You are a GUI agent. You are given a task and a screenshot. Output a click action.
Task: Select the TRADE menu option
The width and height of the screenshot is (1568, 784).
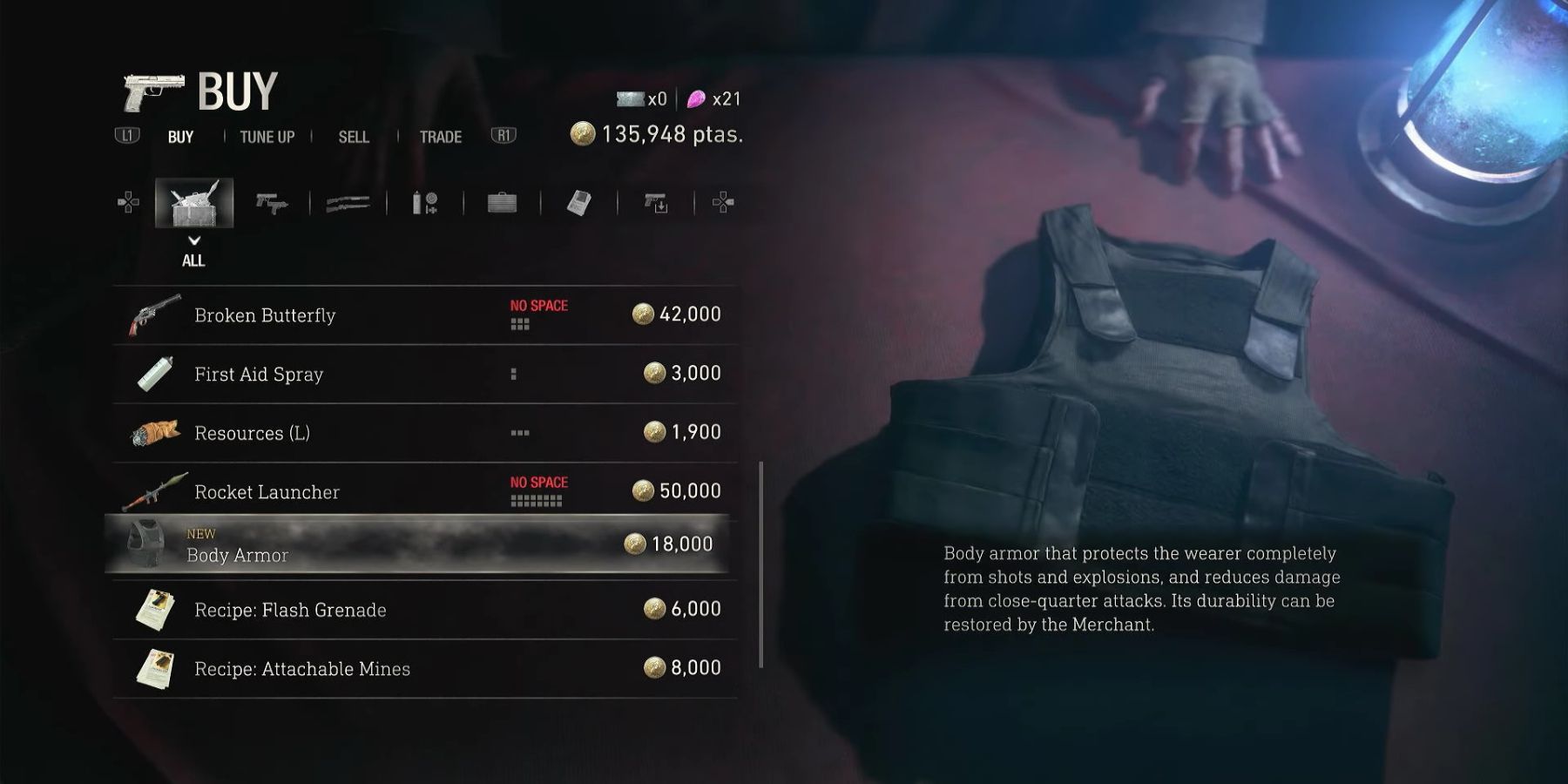click(x=439, y=137)
